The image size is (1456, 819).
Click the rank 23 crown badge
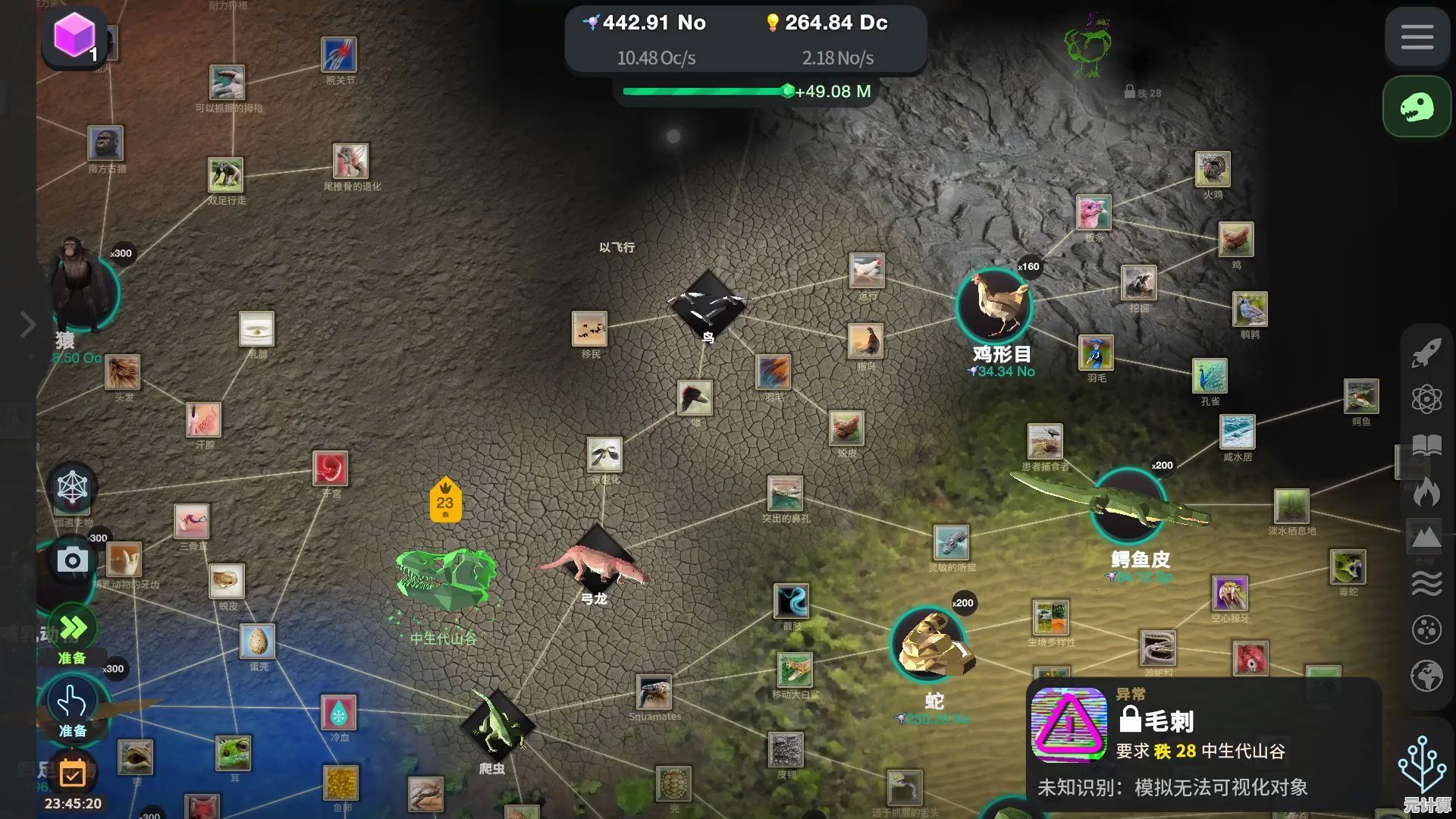coord(445,500)
